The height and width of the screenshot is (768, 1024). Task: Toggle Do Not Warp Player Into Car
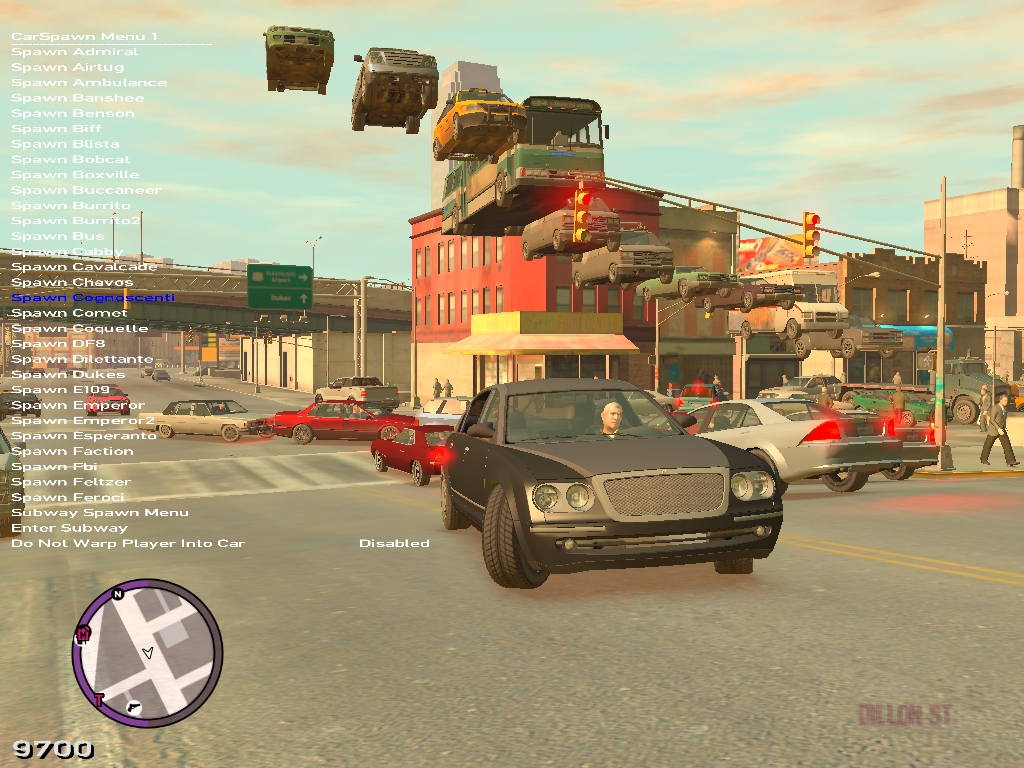[127, 544]
